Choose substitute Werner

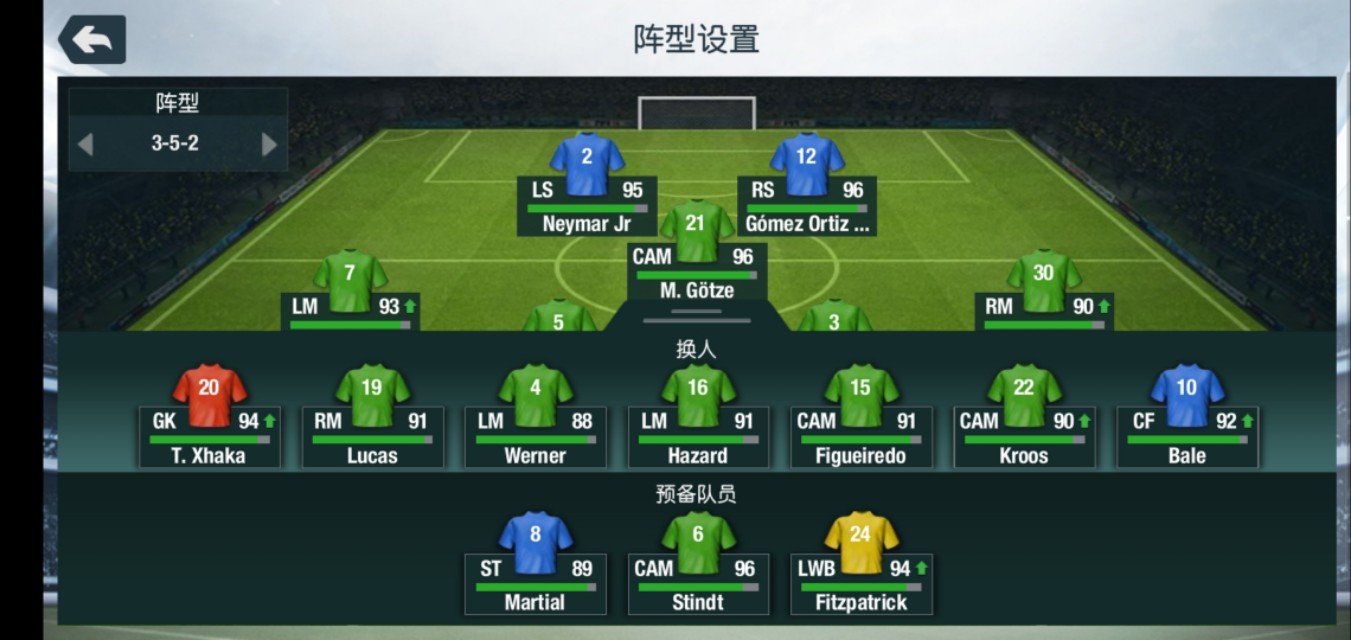(535, 418)
